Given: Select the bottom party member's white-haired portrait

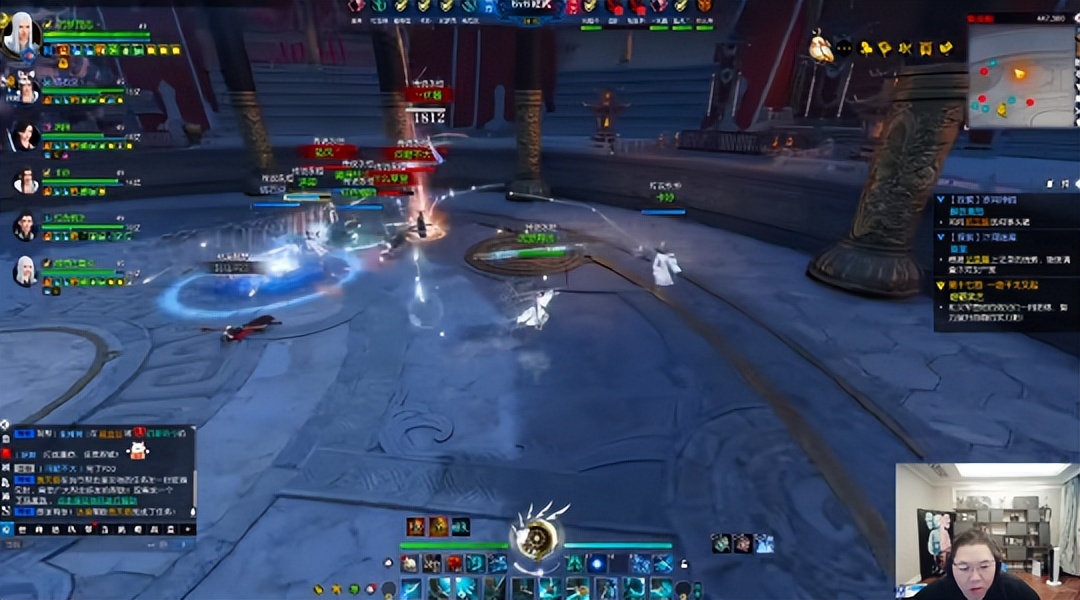Looking at the screenshot, I should pos(25,270).
